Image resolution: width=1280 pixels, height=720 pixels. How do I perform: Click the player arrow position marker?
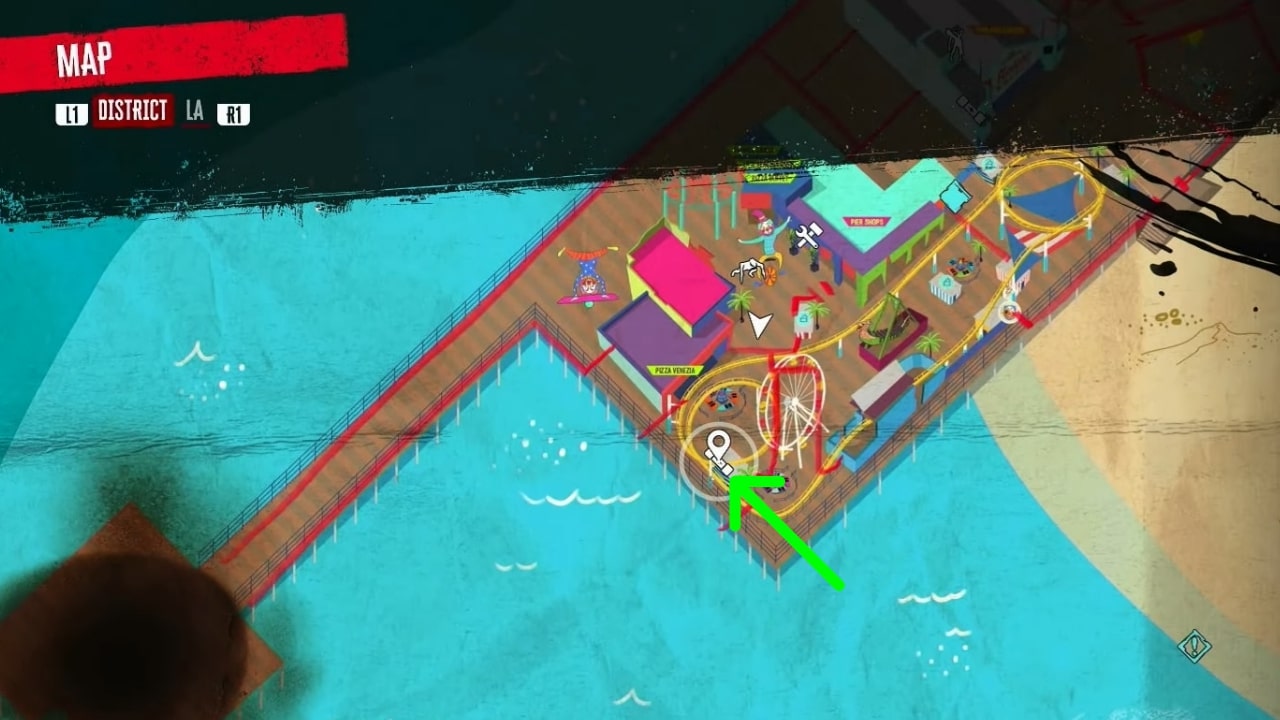759,321
